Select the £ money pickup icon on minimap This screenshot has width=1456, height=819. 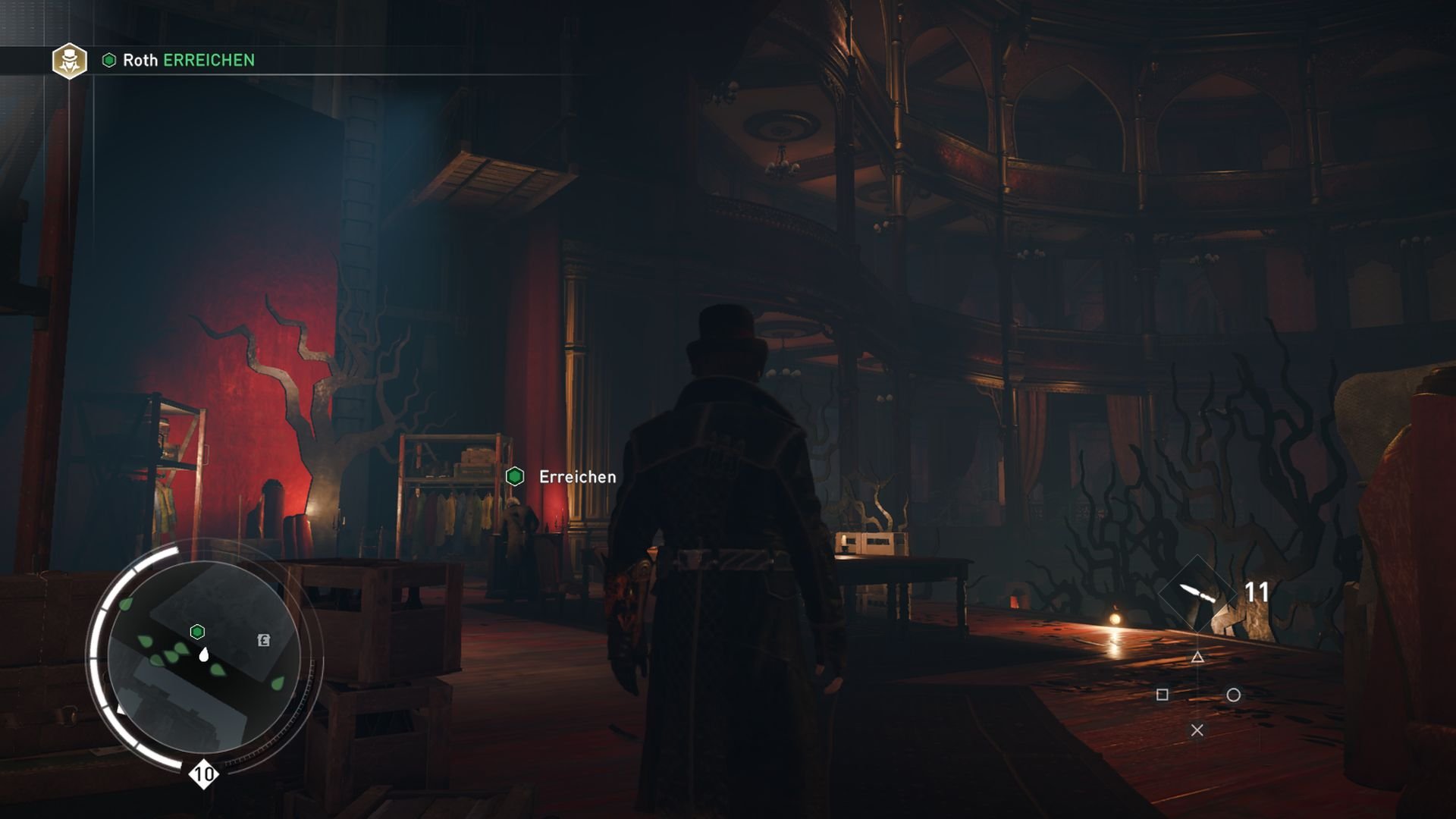(x=262, y=641)
